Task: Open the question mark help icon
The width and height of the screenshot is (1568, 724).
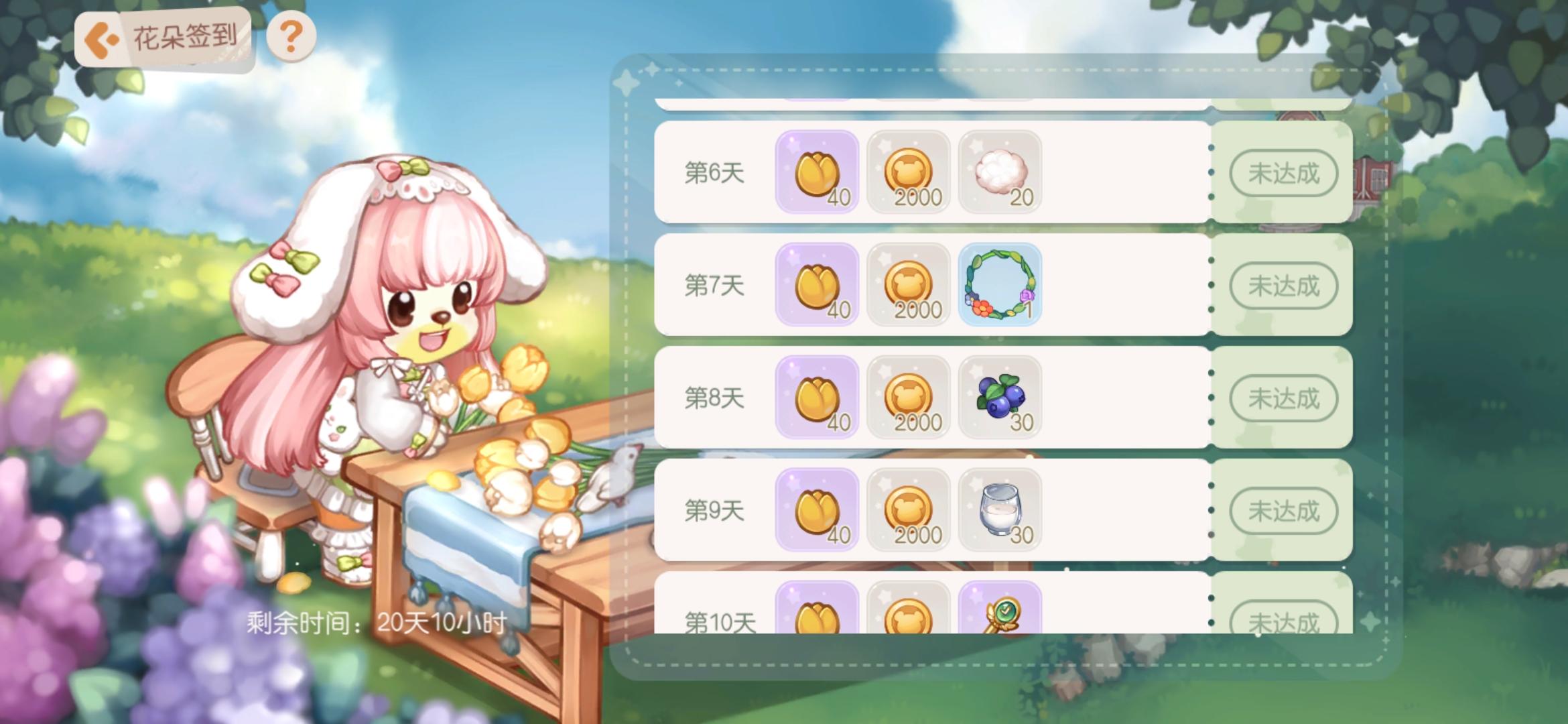Action: click(289, 38)
